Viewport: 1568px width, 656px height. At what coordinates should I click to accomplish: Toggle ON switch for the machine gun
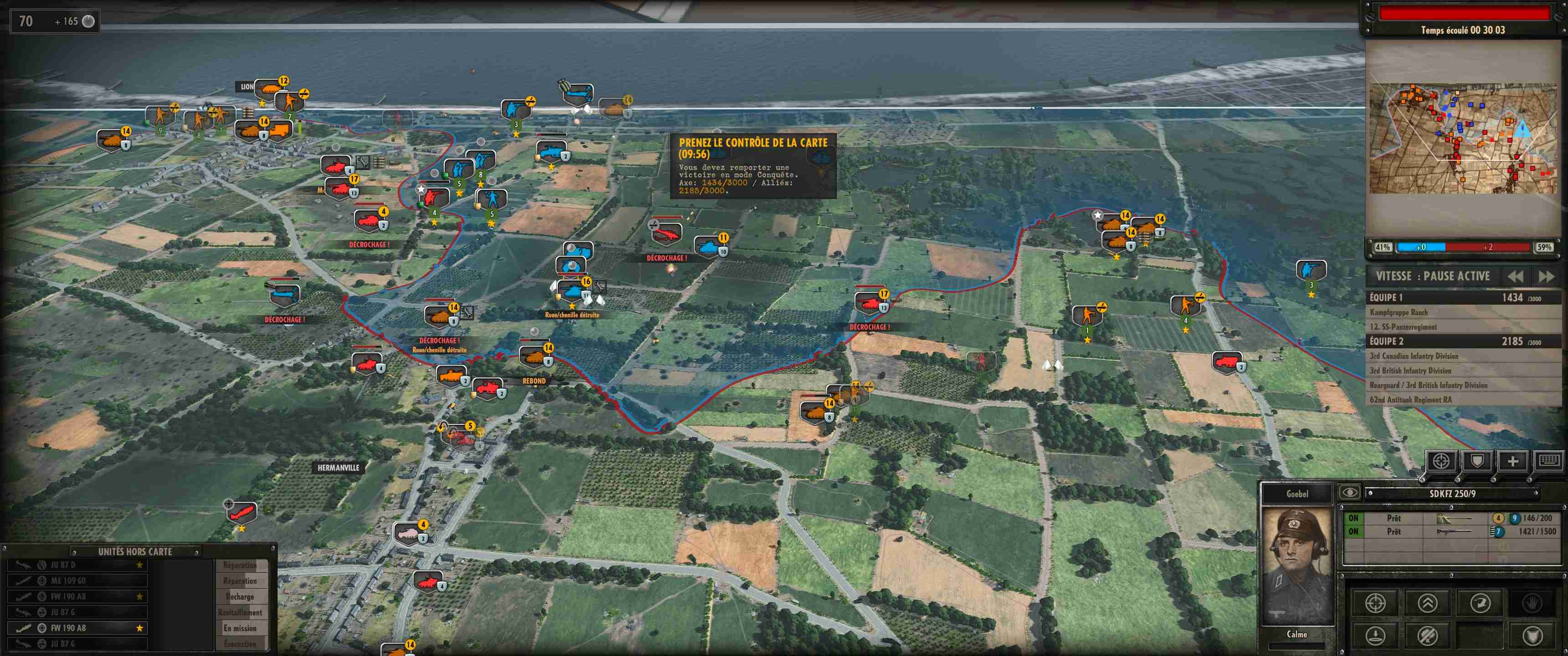pos(1353,531)
